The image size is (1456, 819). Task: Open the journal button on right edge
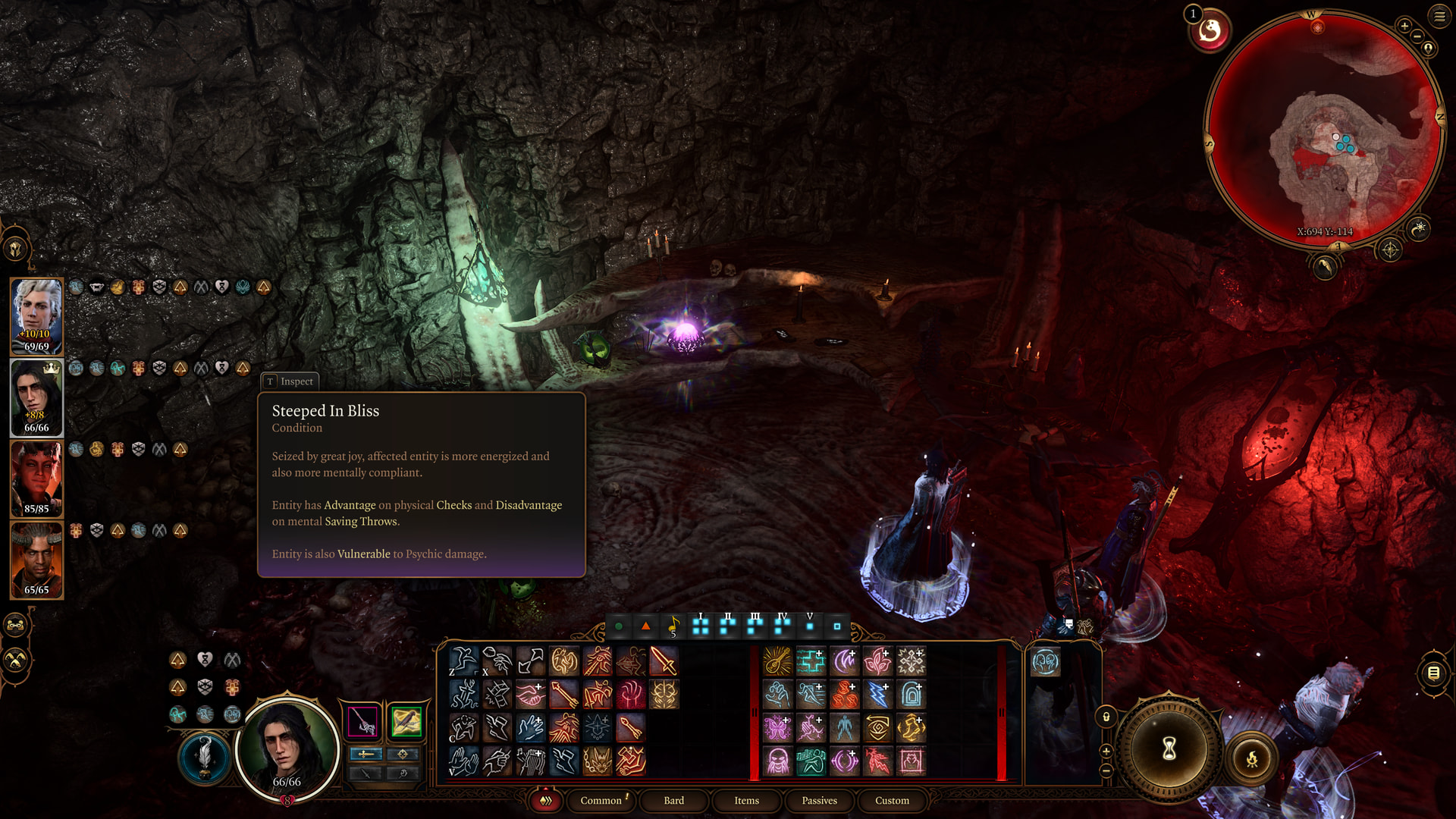coord(1433,673)
